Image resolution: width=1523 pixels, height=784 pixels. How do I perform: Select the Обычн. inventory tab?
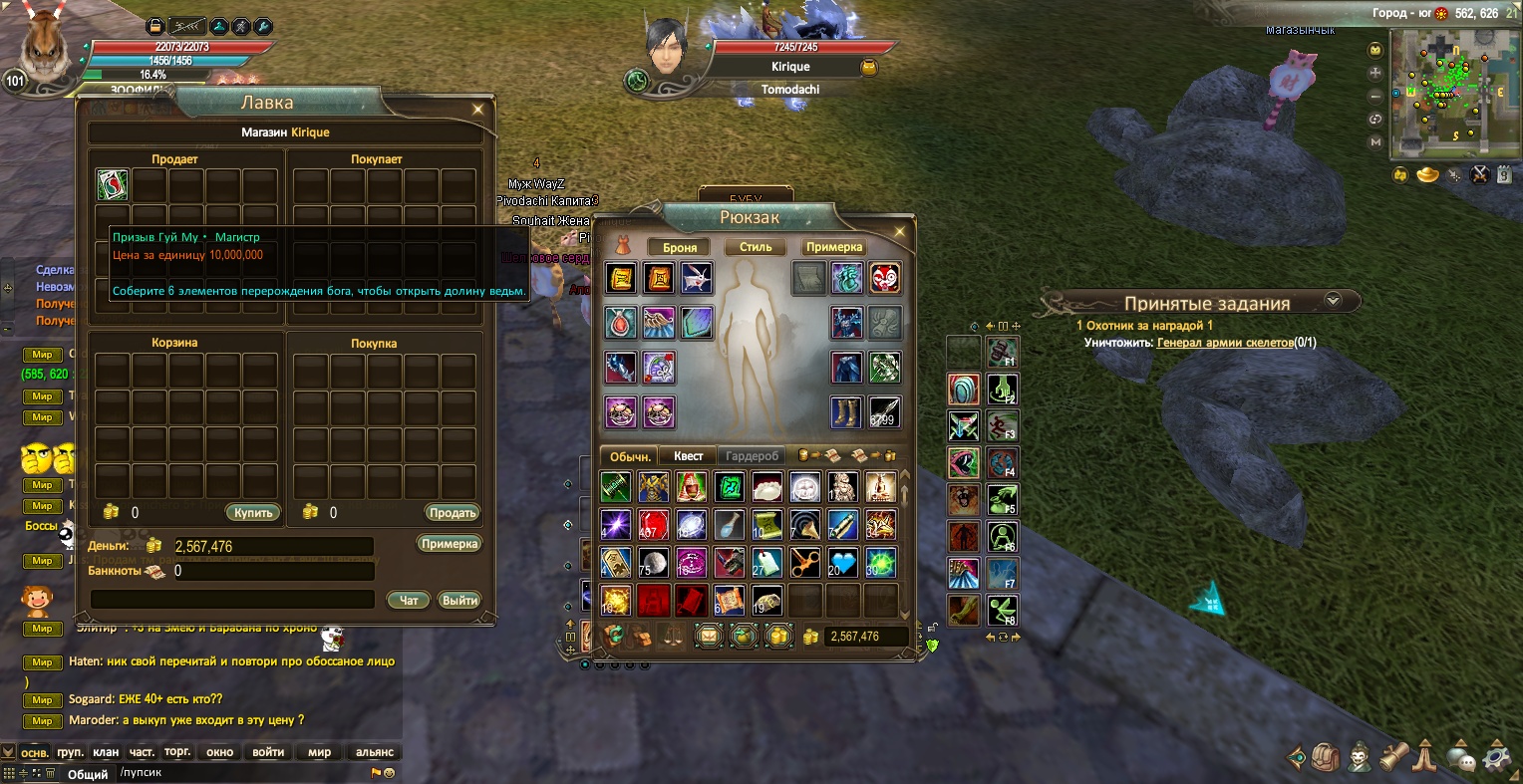point(630,456)
